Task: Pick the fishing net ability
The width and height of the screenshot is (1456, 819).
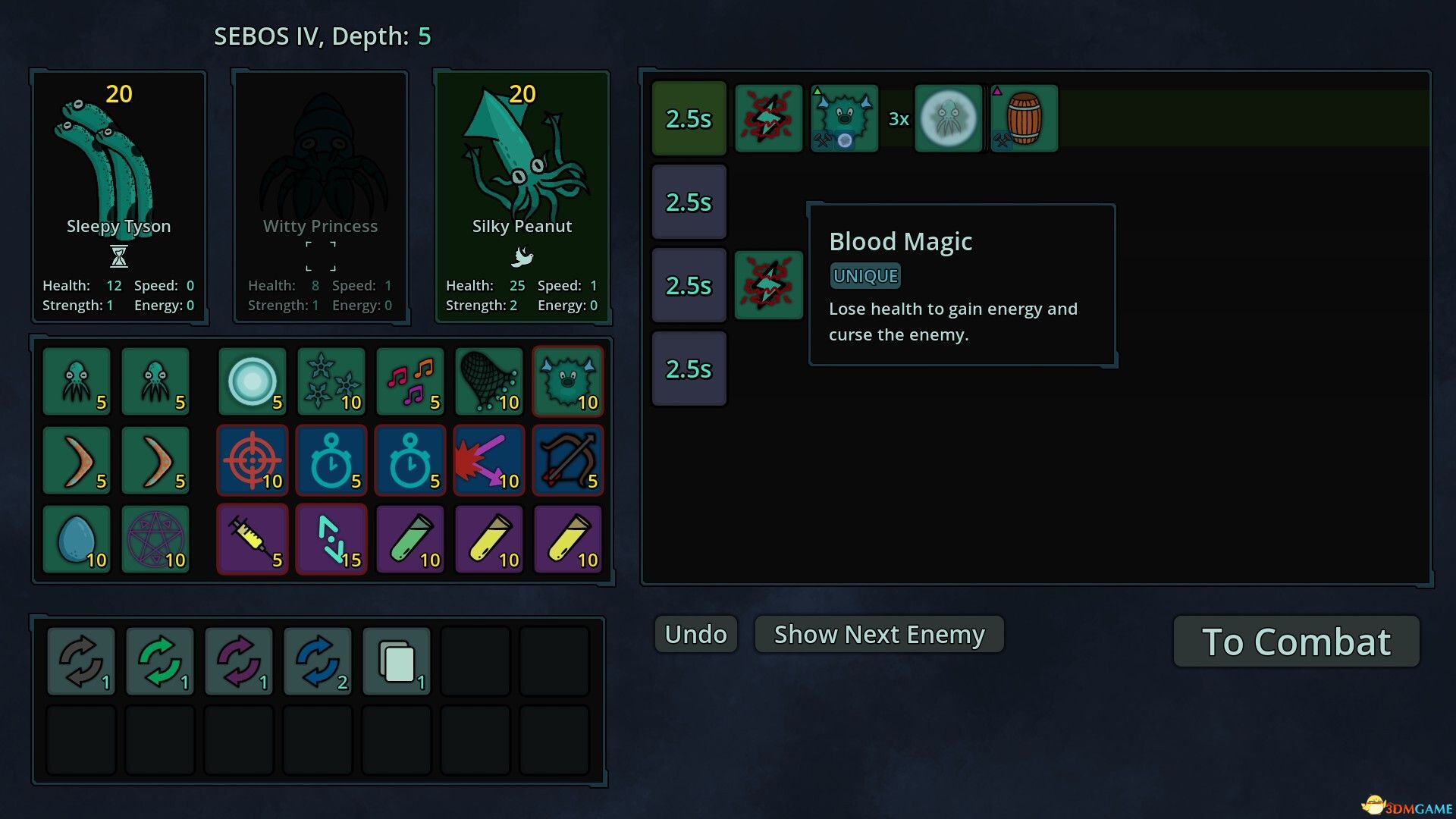Action: pyautogui.click(x=489, y=381)
